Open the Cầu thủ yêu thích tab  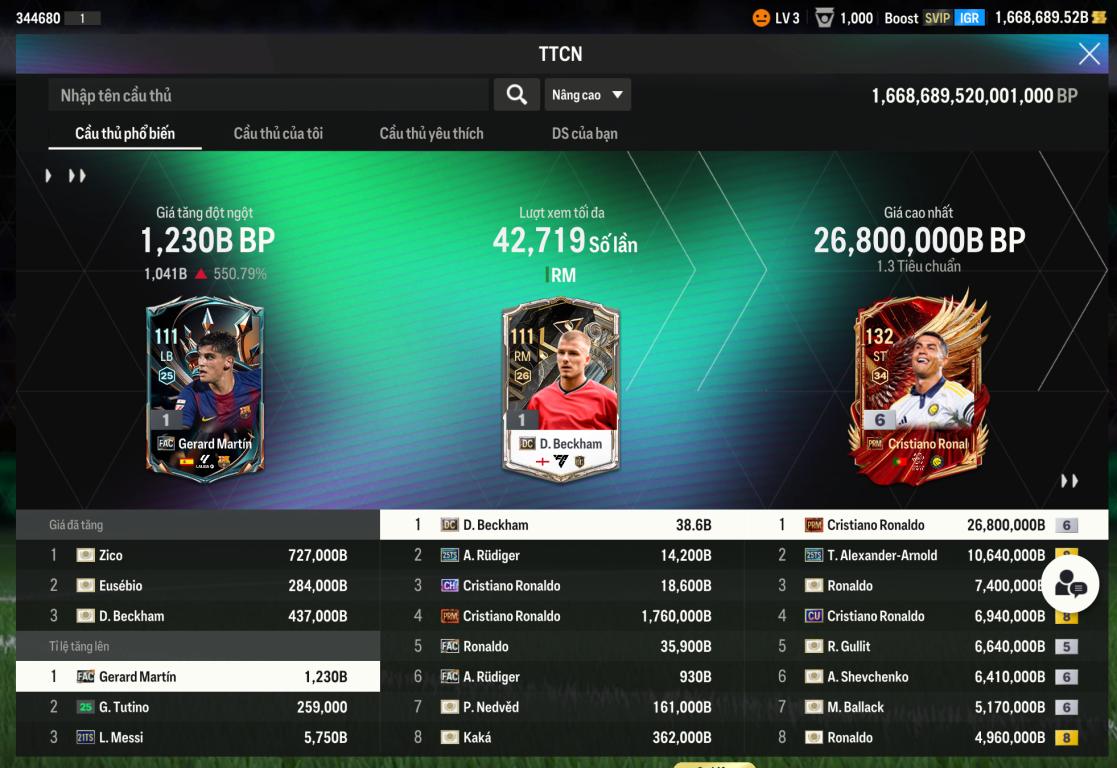click(x=431, y=133)
